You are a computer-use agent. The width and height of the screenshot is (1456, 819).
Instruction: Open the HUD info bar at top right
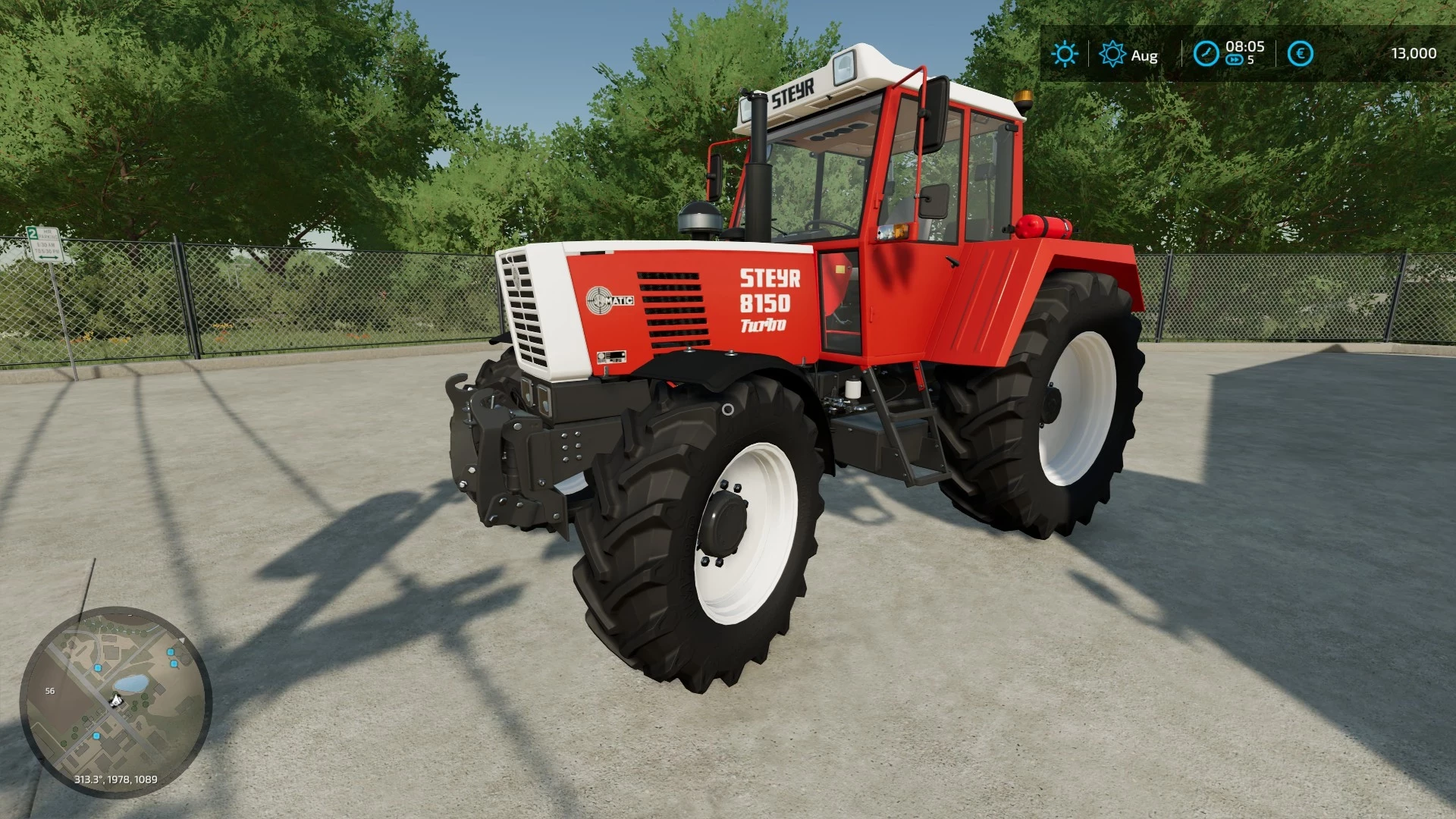coord(1244,53)
